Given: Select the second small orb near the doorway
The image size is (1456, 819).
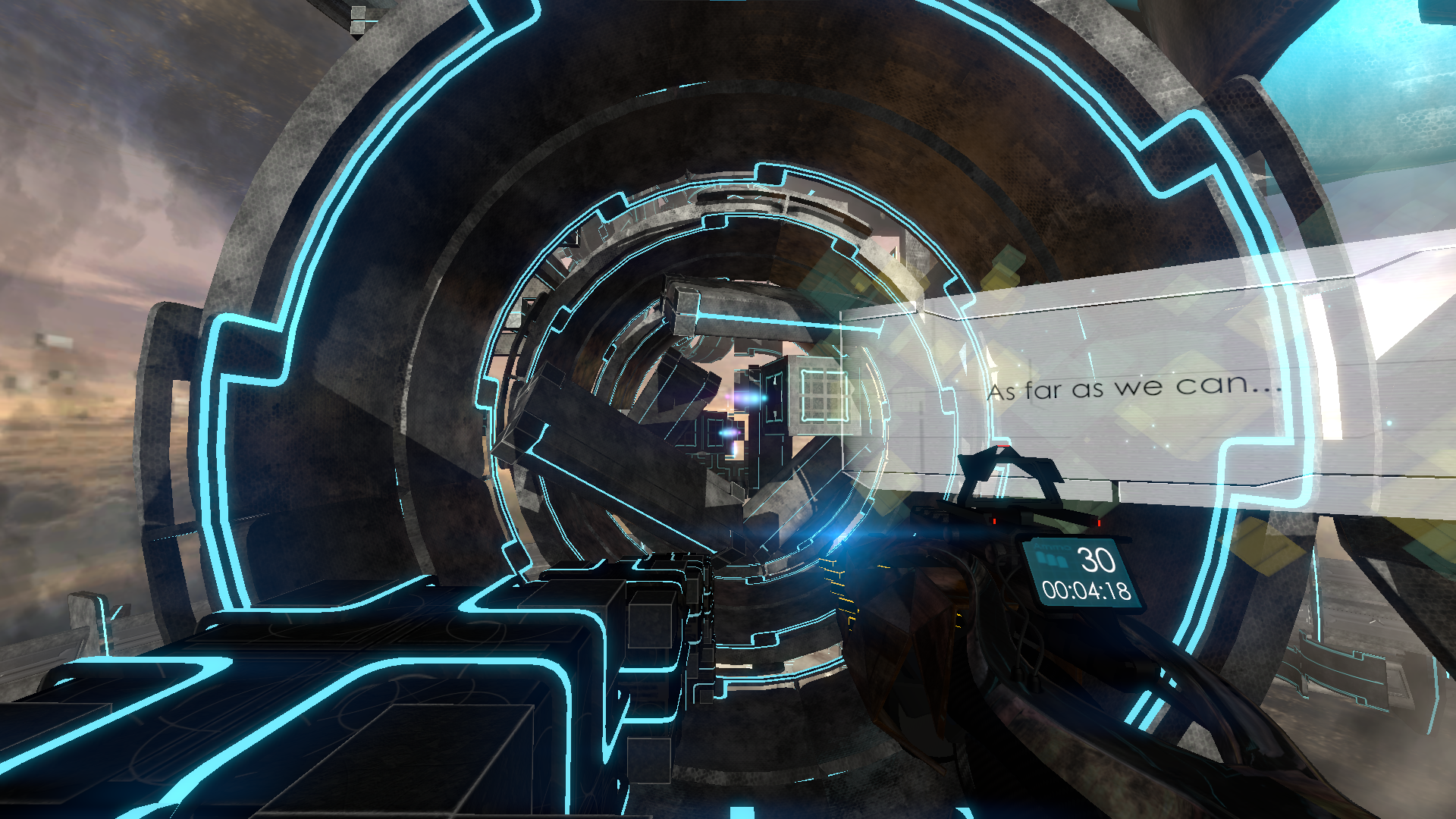Looking at the screenshot, I should tap(727, 431).
